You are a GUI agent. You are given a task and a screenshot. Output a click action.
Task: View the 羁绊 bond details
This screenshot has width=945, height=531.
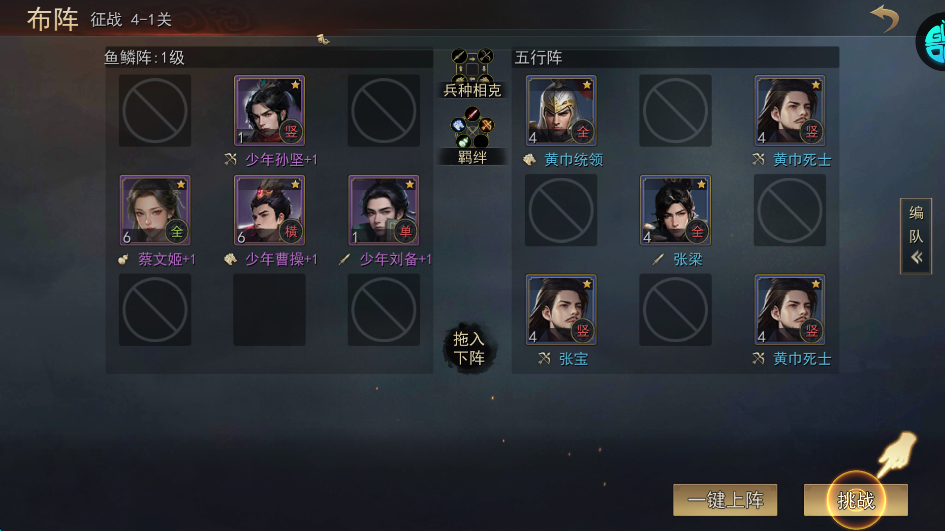(x=472, y=137)
